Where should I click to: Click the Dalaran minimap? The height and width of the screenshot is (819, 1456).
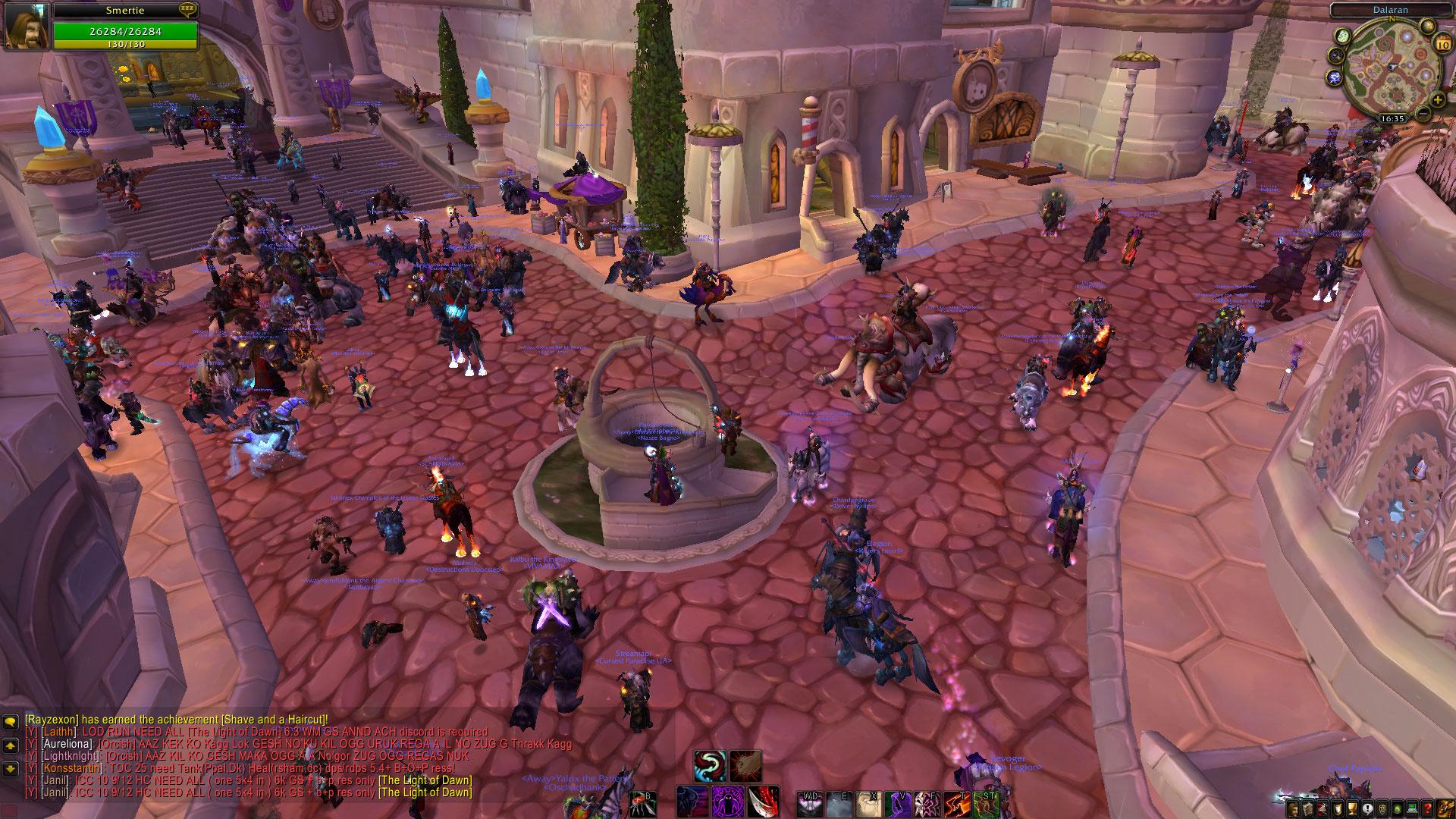[x=1386, y=67]
